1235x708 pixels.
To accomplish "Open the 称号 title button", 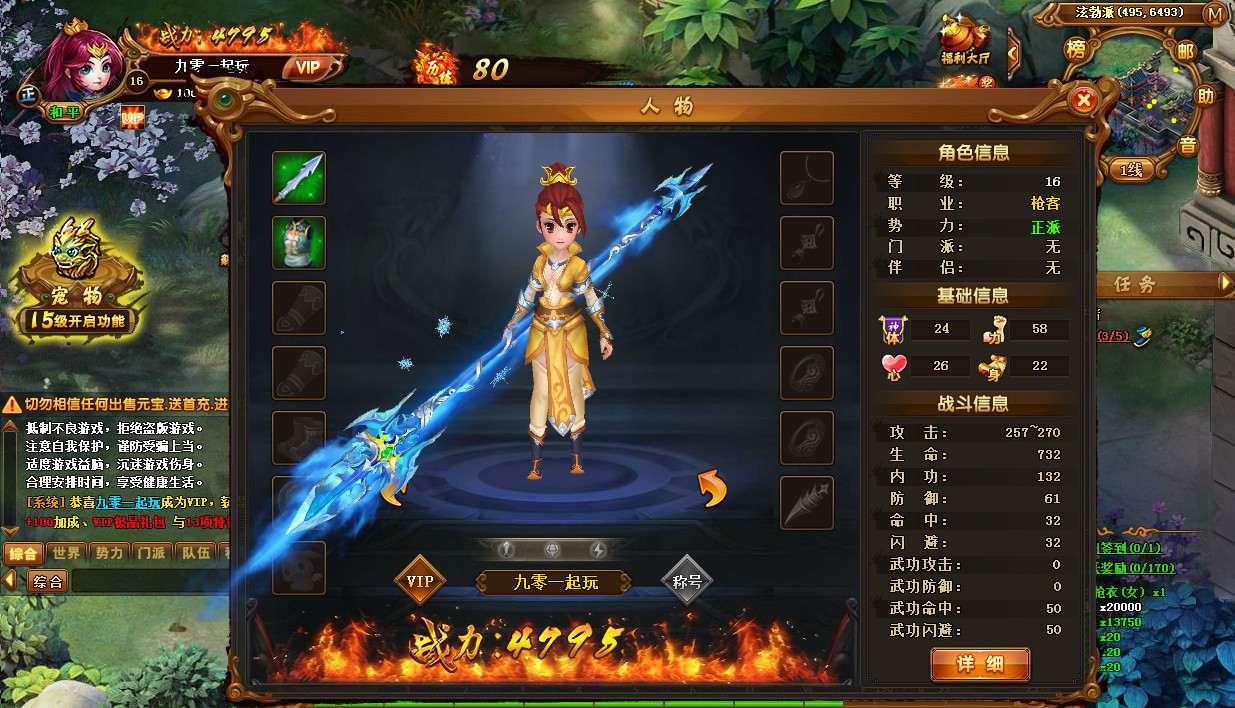I will point(687,581).
